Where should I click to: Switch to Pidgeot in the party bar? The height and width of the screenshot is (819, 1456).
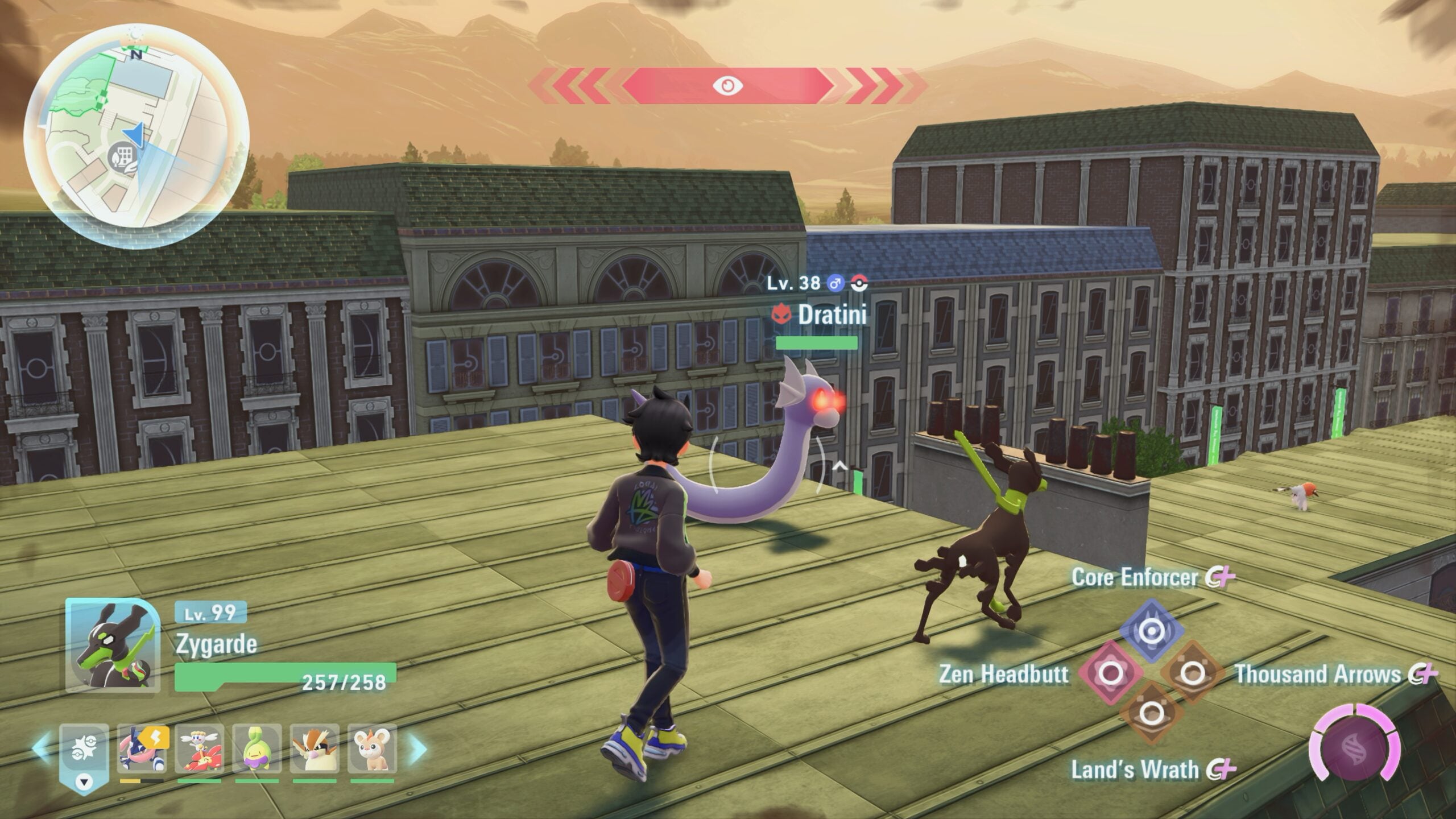click(315, 748)
